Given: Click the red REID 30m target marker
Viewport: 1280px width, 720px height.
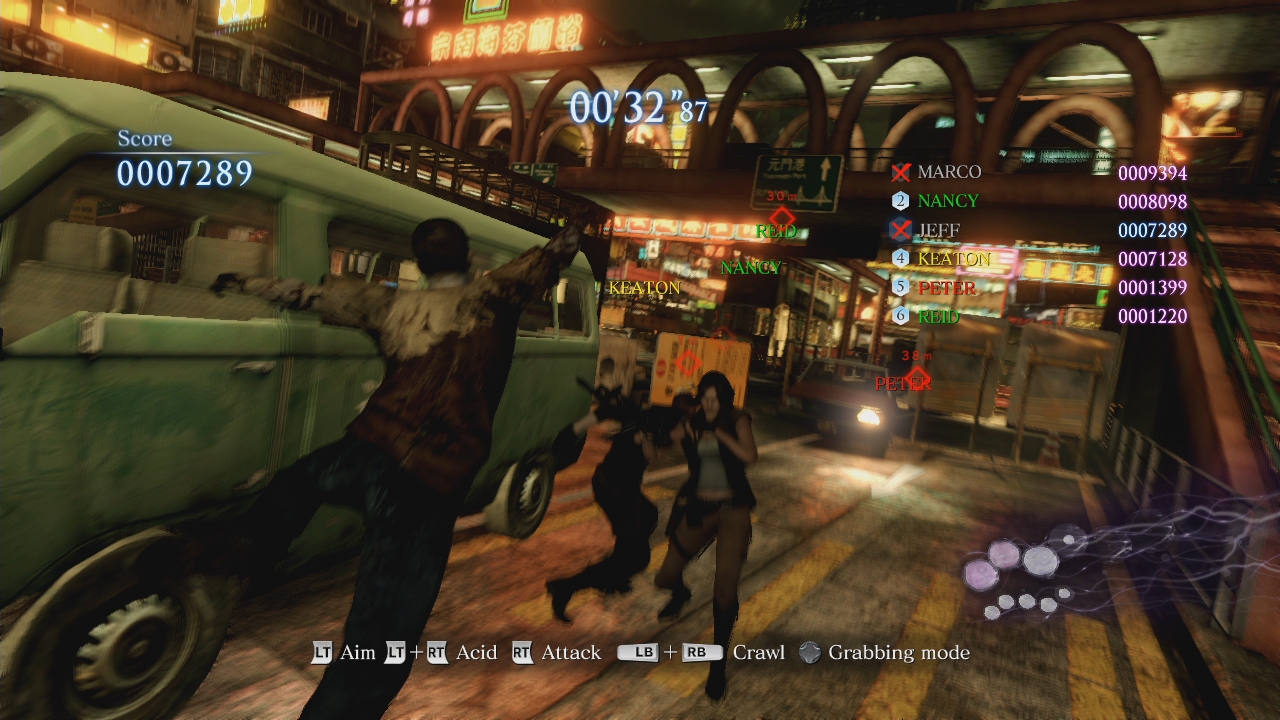Looking at the screenshot, I should (780, 218).
